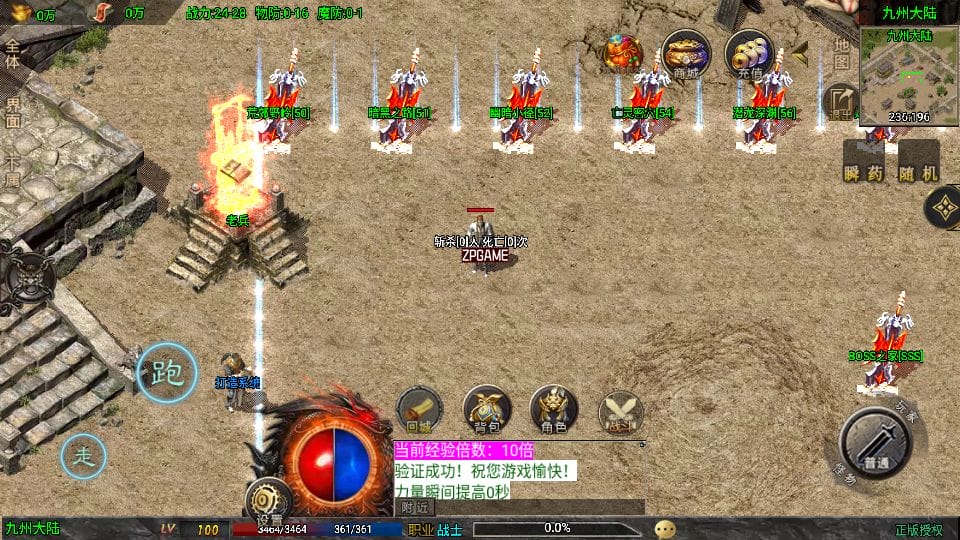Image resolution: width=960 pixels, height=540 pixels.
Task: Open the red gift bag icon
Action: 622,52
